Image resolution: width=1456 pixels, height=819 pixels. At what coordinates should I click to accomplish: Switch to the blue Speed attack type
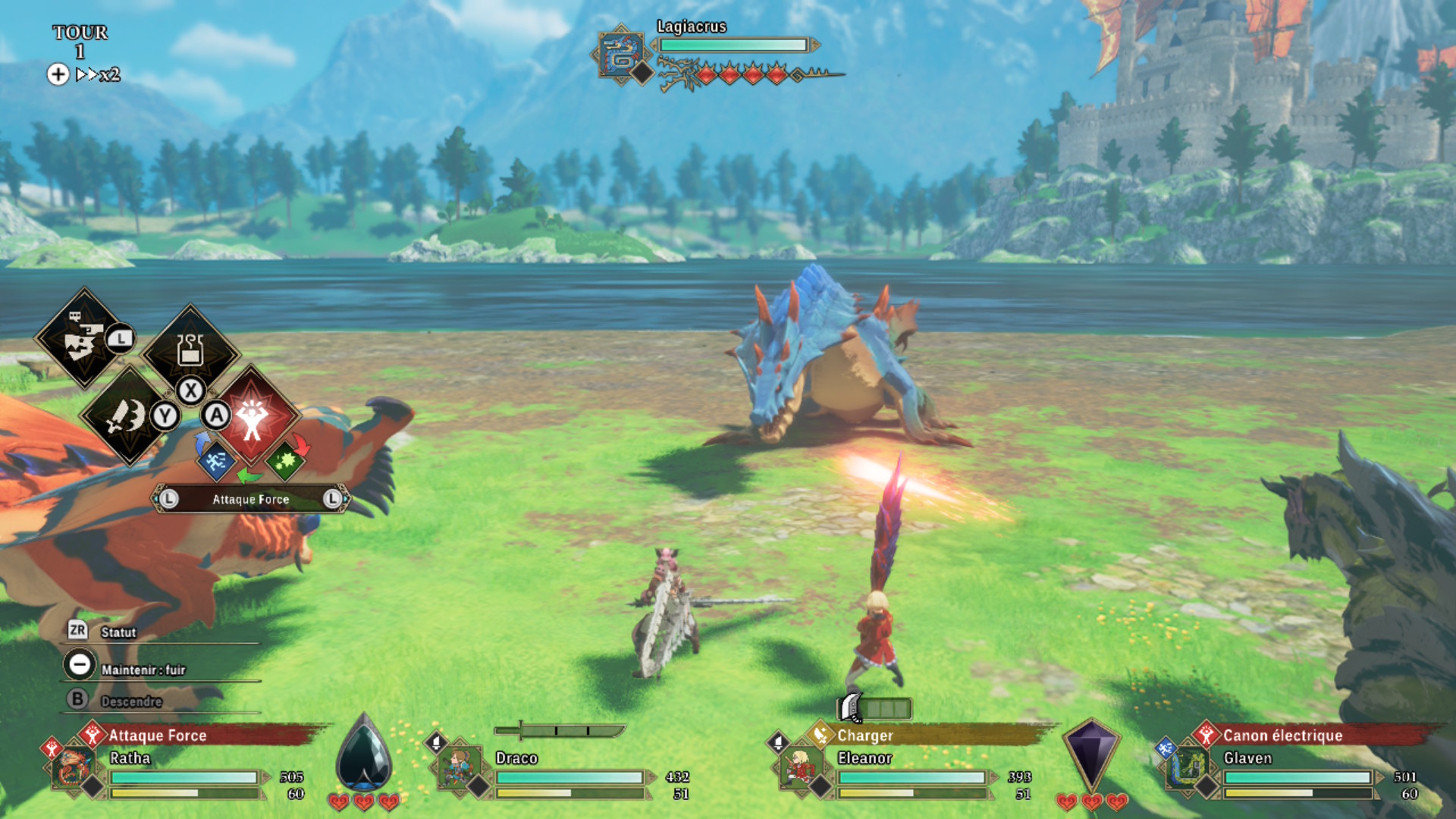pyautogui.click(x=216, y=460)
